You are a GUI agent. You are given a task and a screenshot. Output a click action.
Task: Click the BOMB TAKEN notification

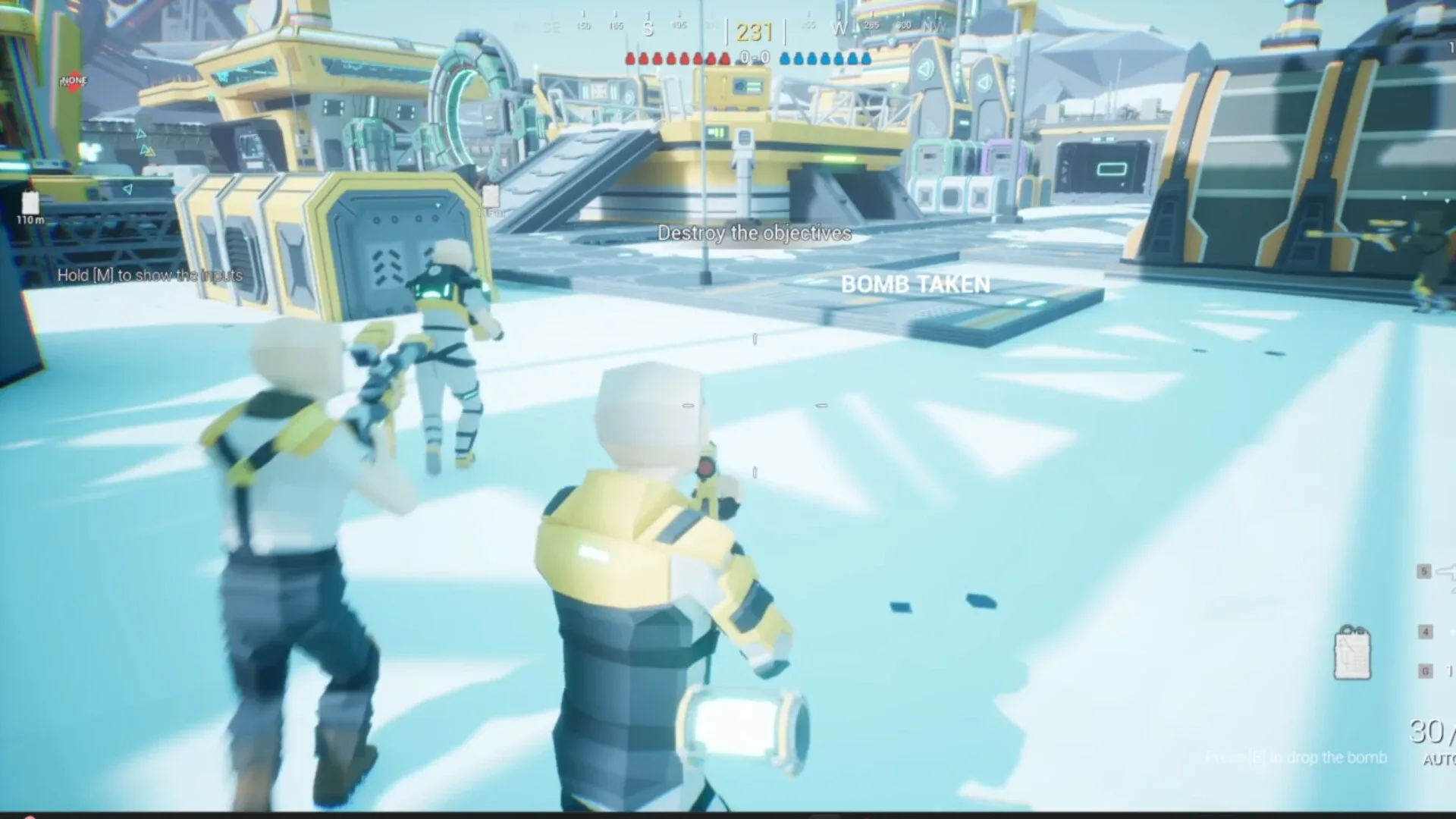(915, 284)
